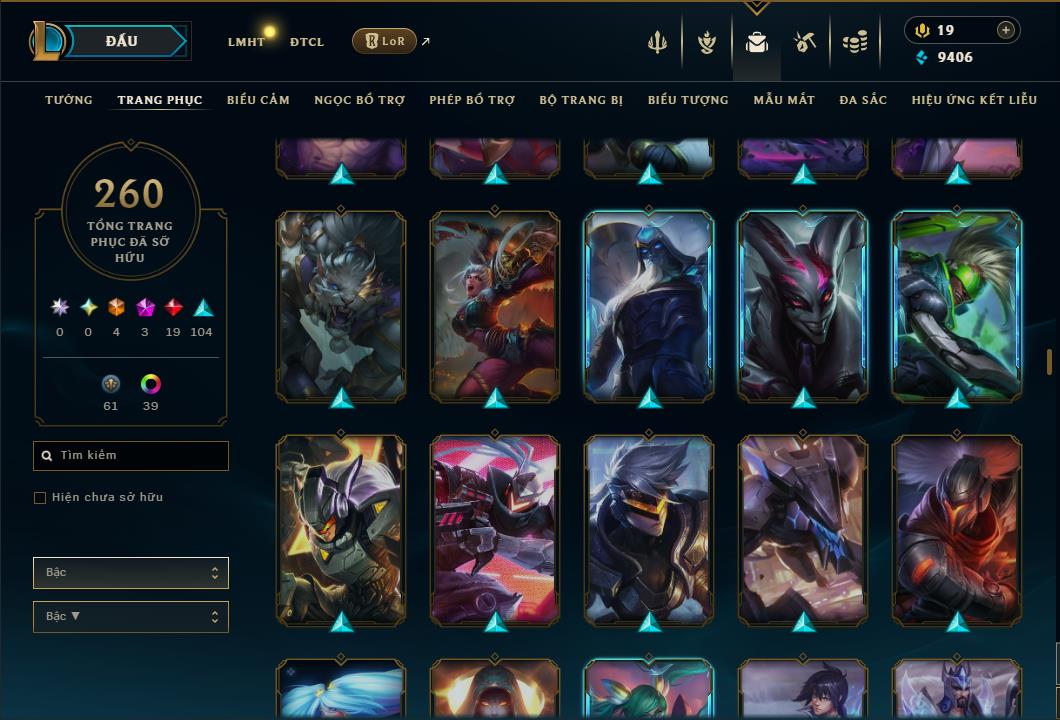This screenshot has width=1060, height=720.
Task: Select the white lion skin card
Action: (341, 305)
